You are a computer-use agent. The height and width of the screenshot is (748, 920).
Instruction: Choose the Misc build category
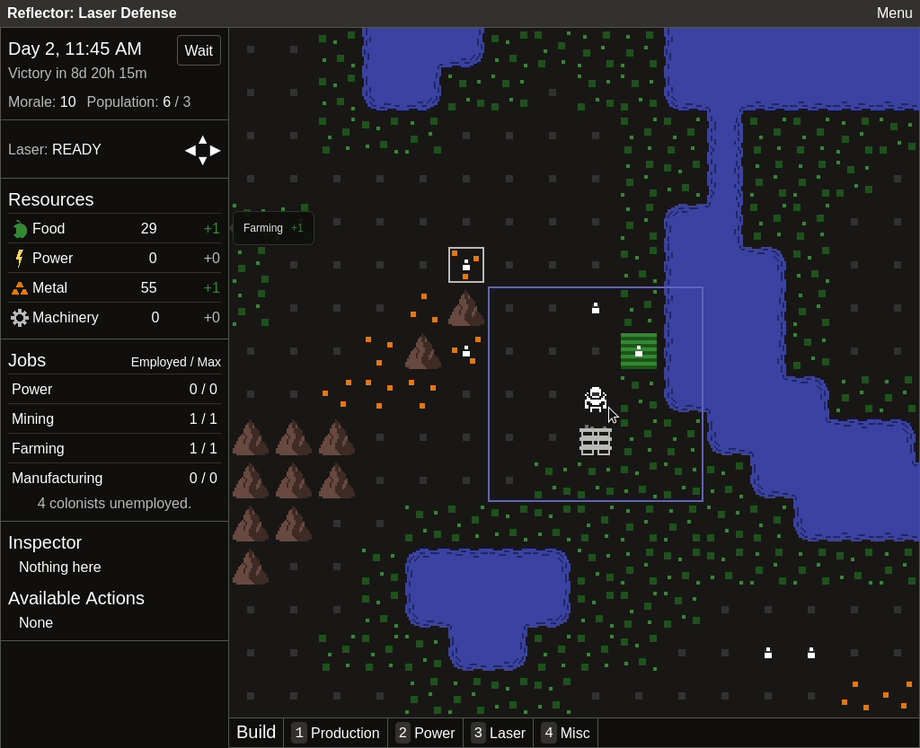tap(565, 733)
